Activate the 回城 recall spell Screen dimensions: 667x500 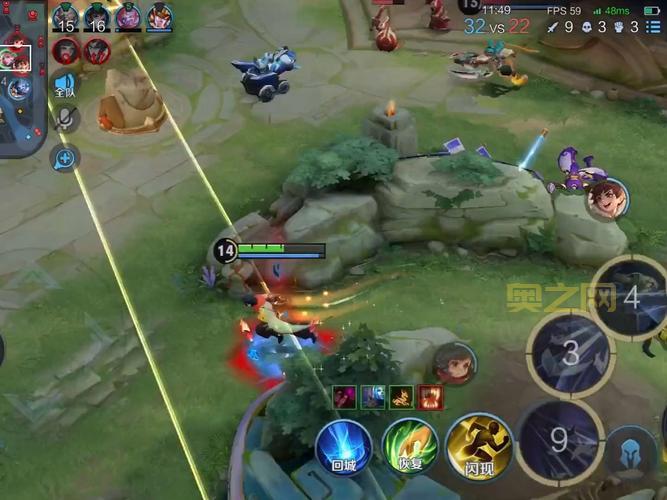(x=344, y=447)
